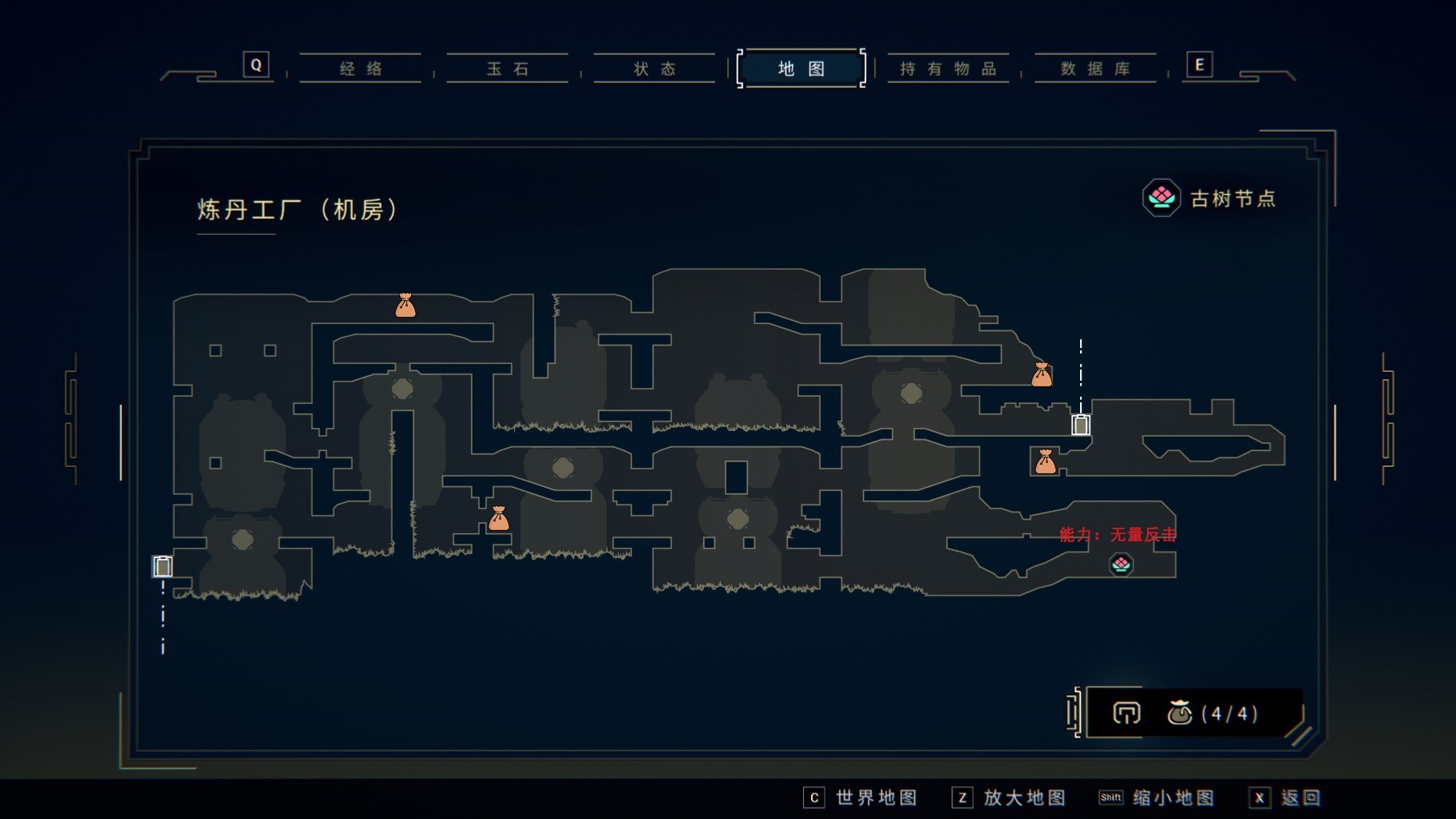Select the 古树节点 legend entry
The image size is (1456, 819).
tap(1209, 198)
